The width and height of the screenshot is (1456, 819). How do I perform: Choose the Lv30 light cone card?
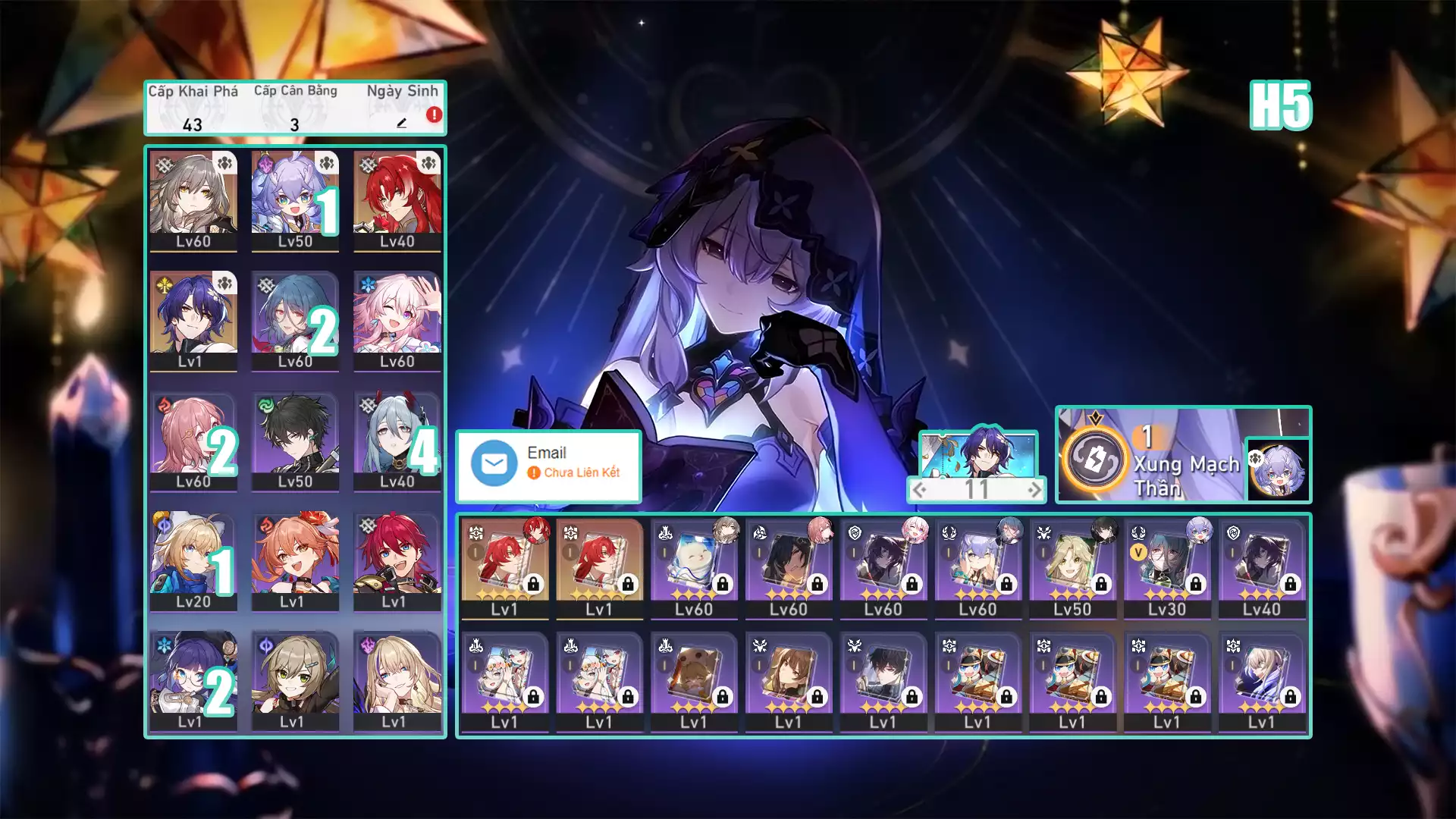coord(1166,567)
